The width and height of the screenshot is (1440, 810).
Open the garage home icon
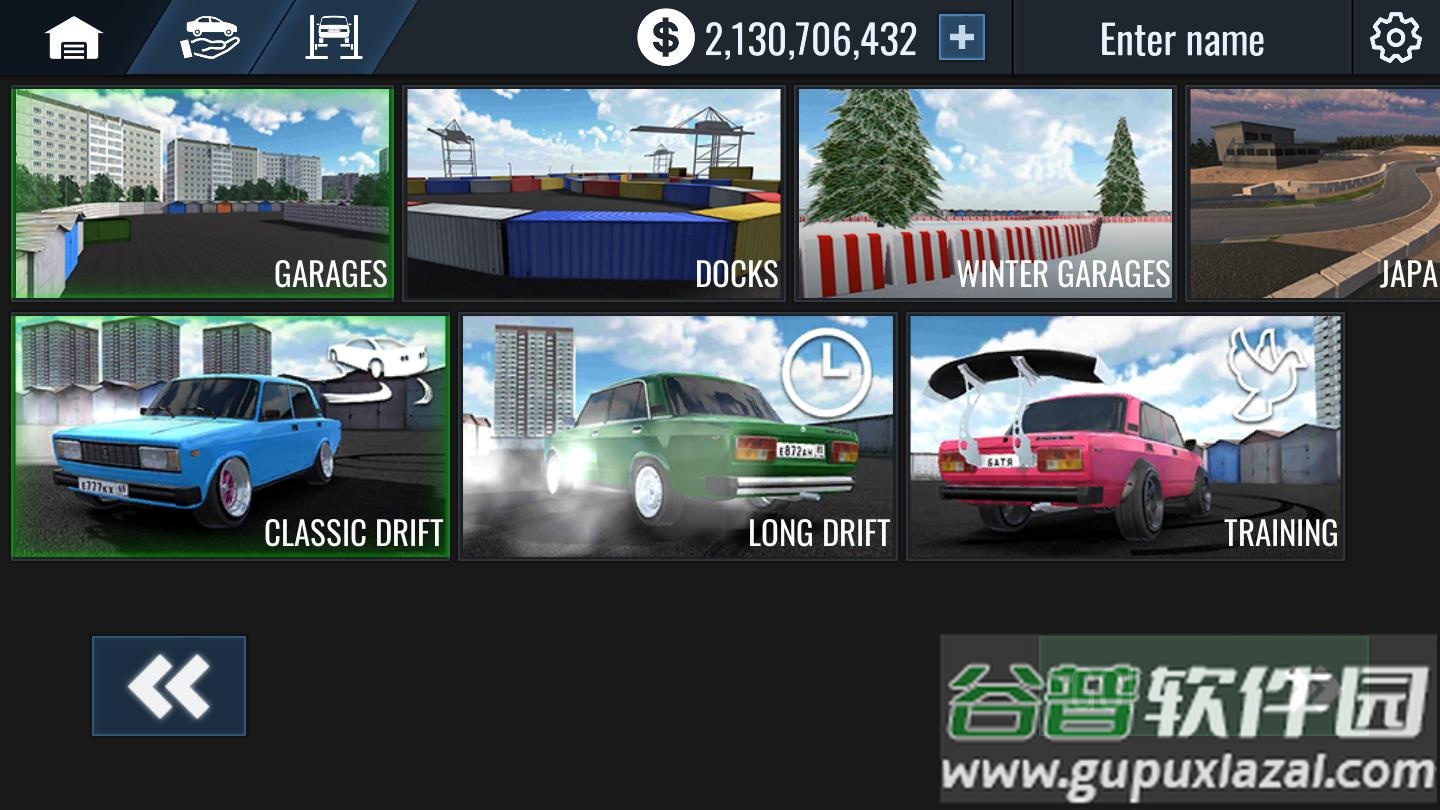coord(73,39)
